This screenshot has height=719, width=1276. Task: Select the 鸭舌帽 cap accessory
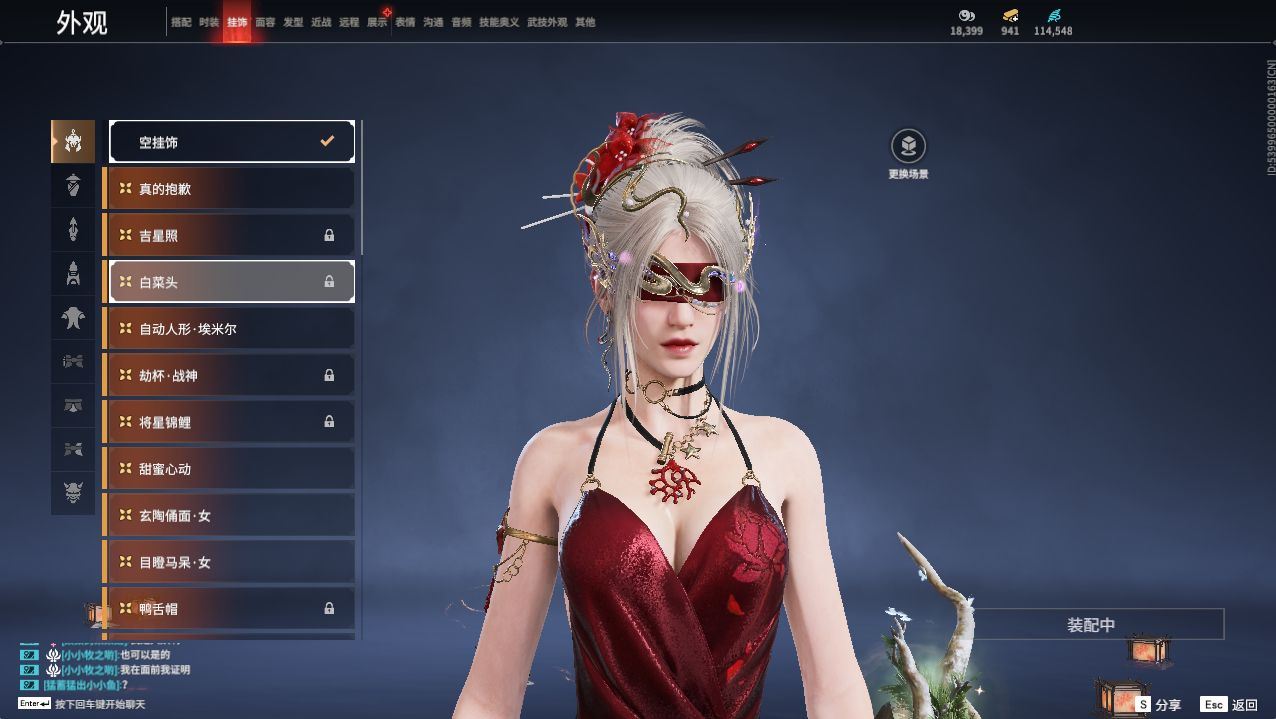coord(232,608)
